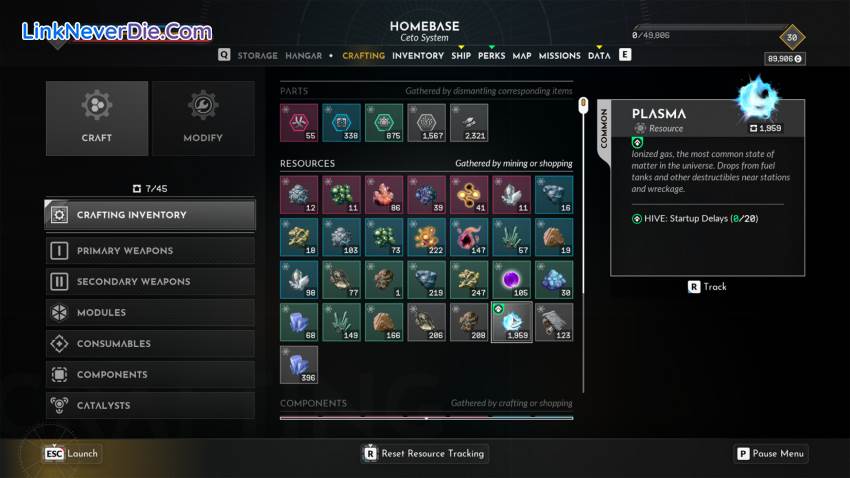Switch to the Data tab
850x478 pixels.
pos(599,56)
